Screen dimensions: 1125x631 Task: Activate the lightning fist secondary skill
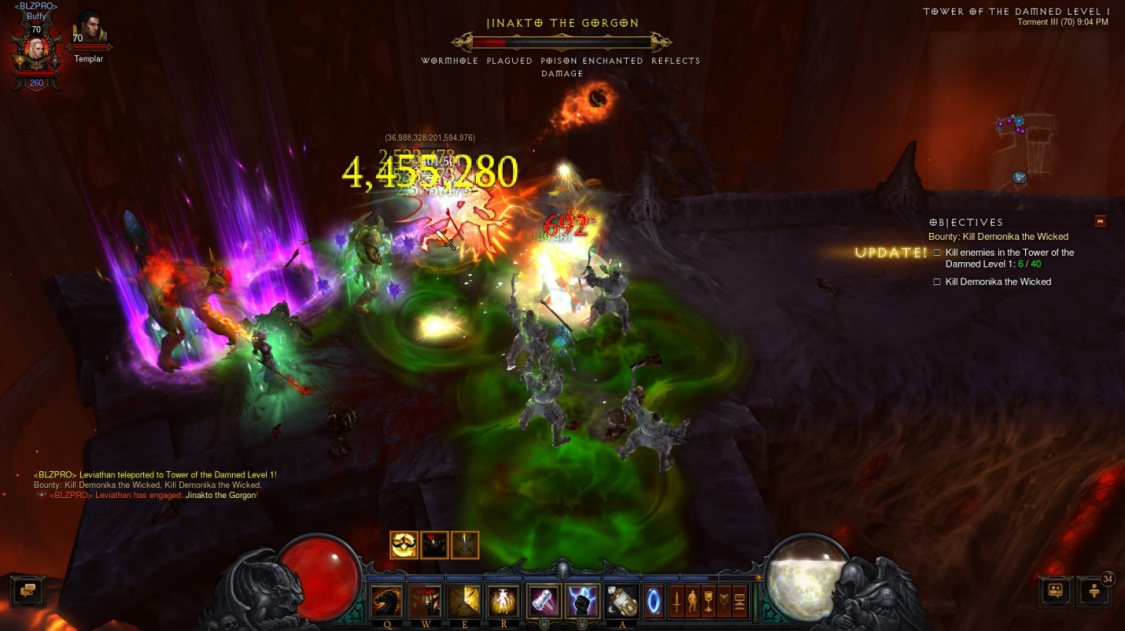582,601
